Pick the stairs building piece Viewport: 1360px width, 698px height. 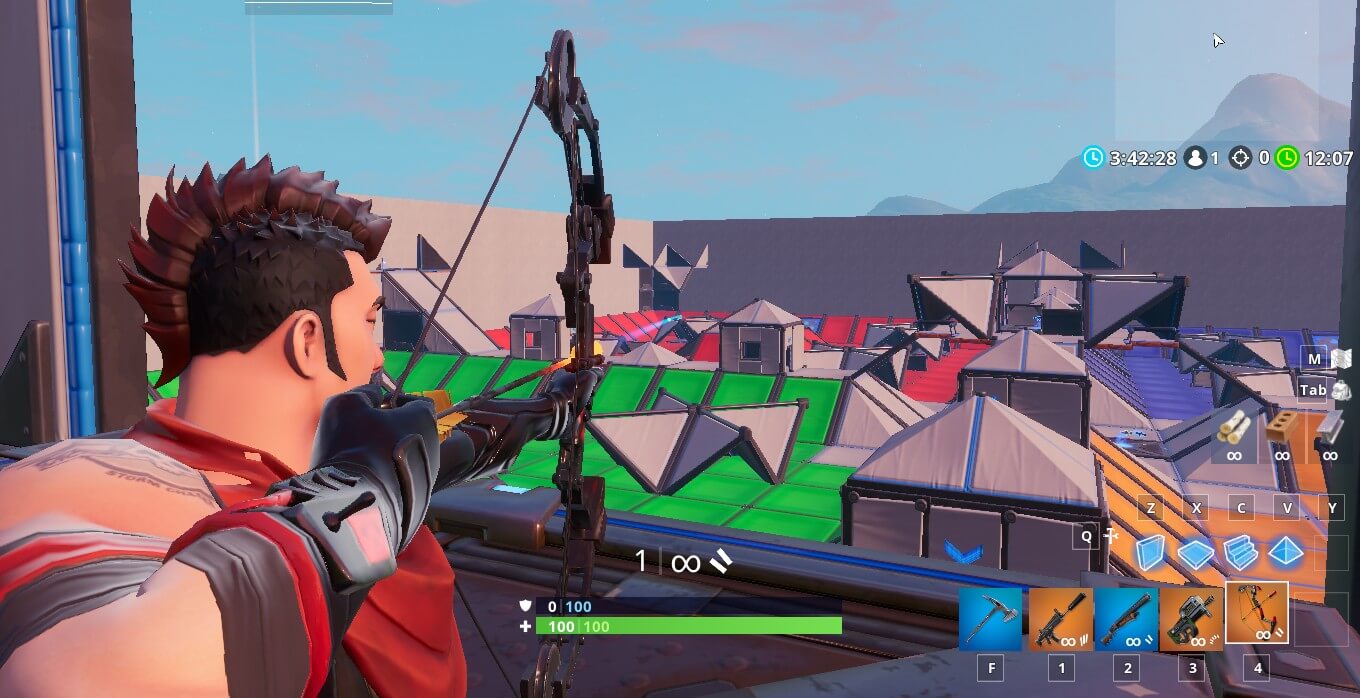[1240, 552]
